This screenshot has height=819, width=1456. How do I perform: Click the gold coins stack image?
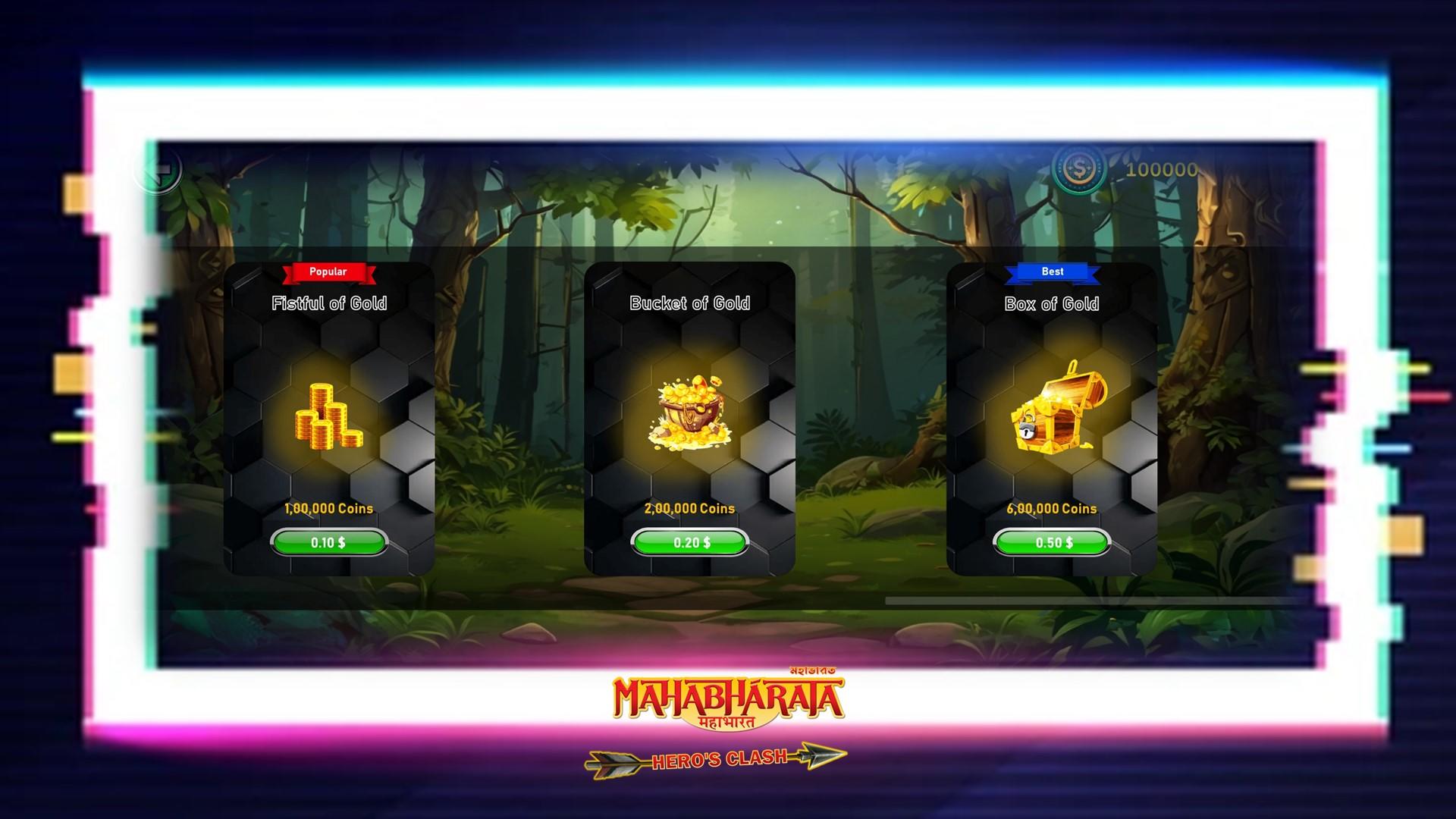tap(329, 418)
